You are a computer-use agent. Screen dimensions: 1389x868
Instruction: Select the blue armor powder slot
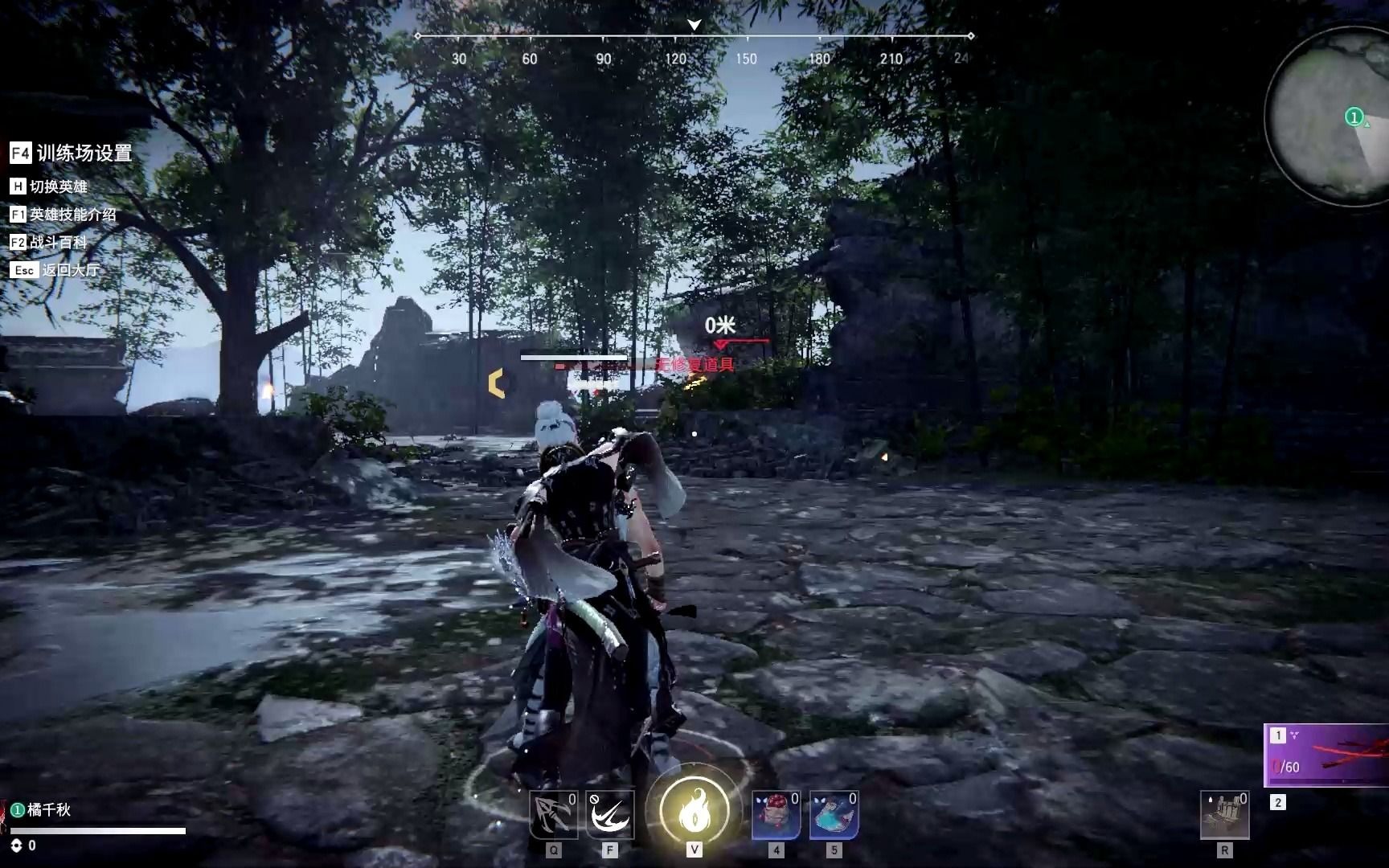tap(834, 815)
